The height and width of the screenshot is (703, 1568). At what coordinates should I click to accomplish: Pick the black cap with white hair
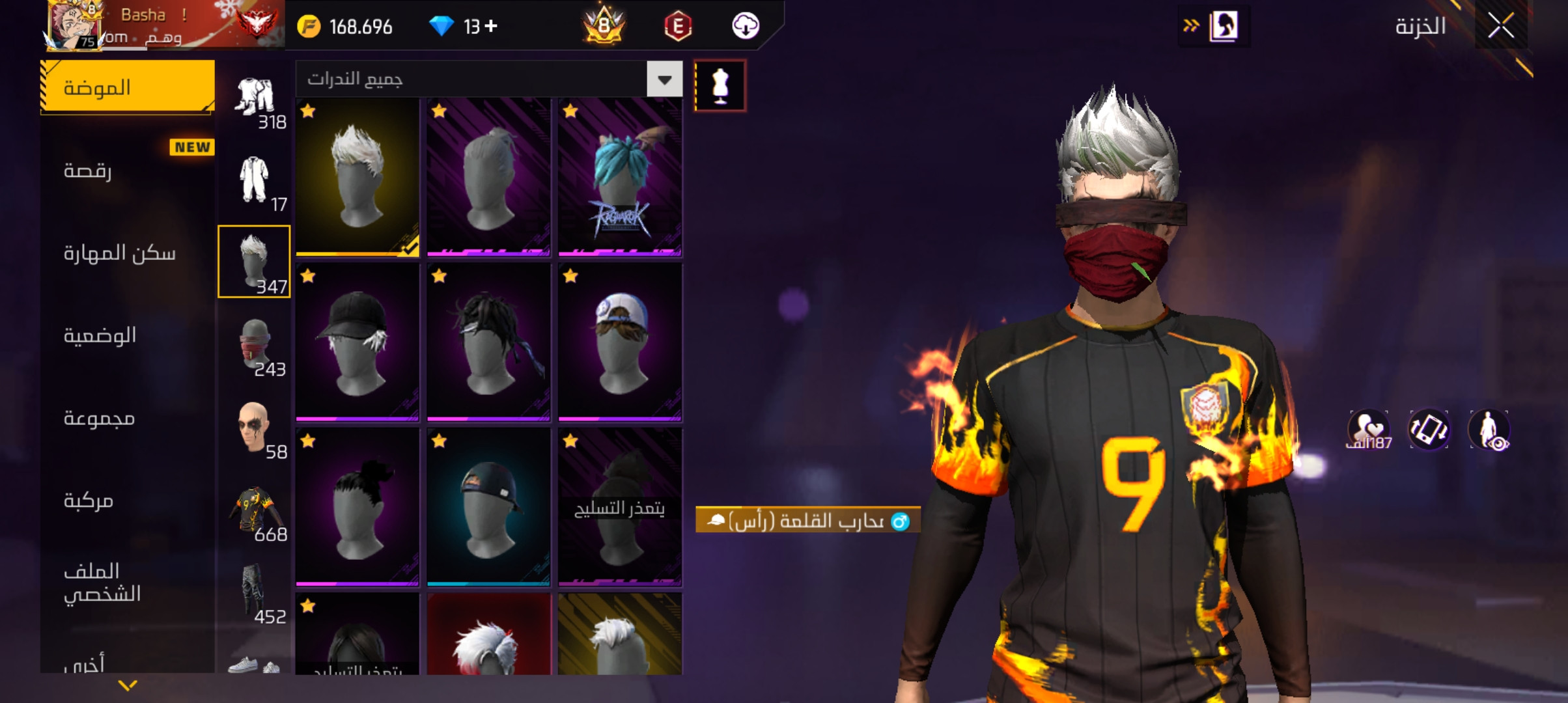(357, 342)
